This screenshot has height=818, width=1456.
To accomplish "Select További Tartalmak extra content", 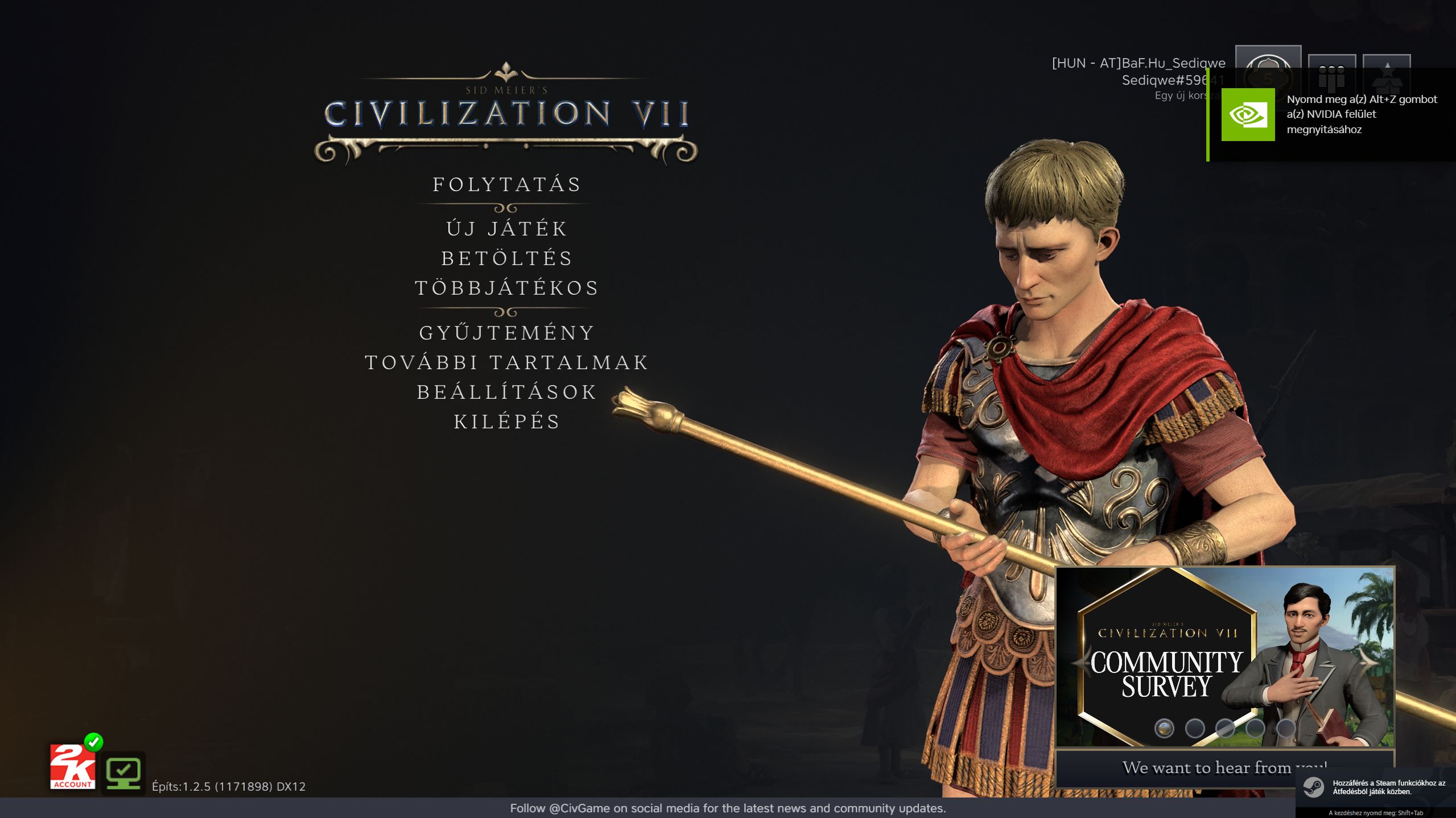I will (x=506, y=362).
